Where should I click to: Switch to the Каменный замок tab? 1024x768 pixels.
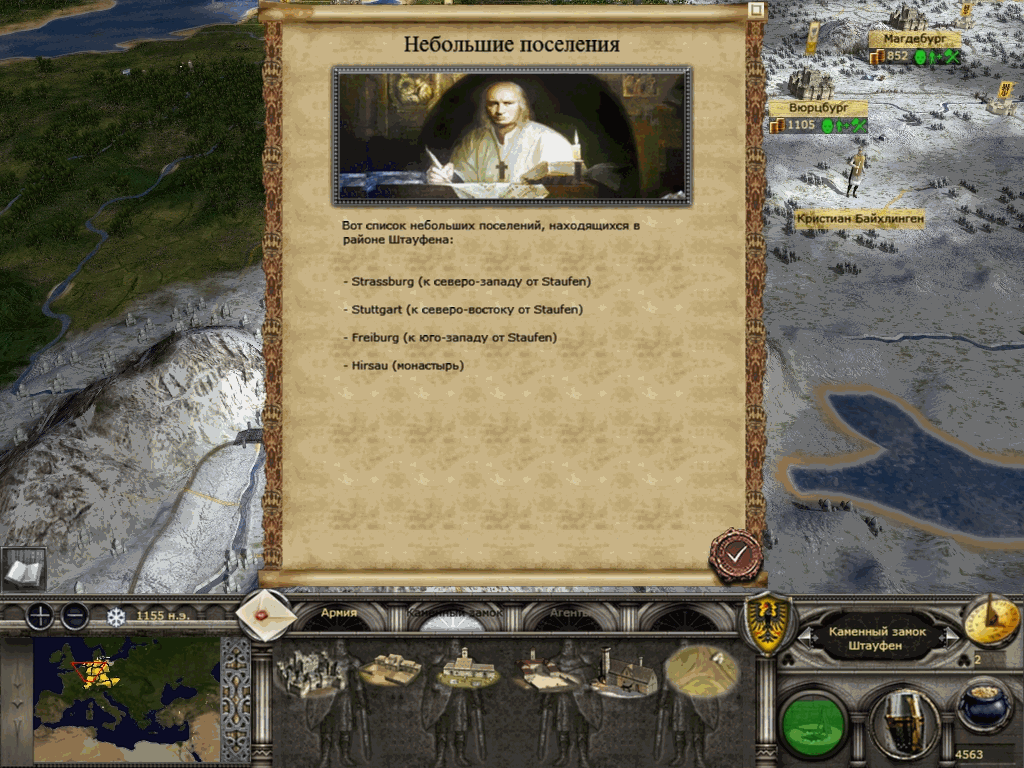coord(454,613)
